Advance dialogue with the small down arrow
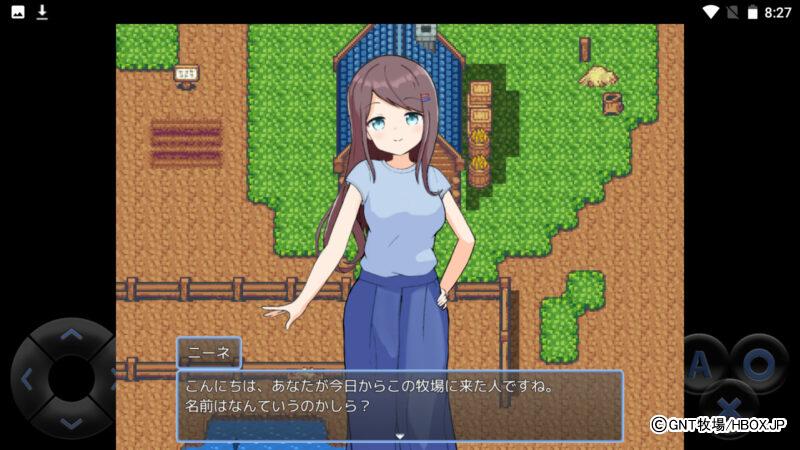800x450 pixels. coord(400,436)
